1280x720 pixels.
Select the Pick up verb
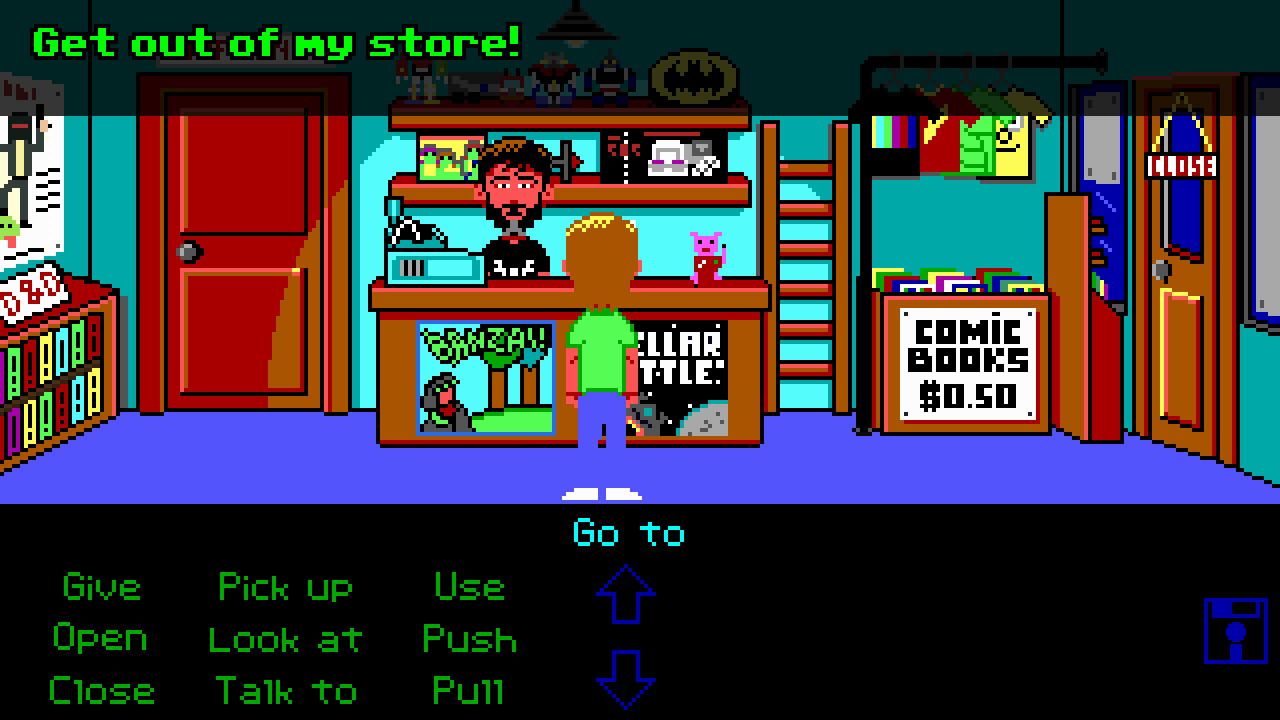coord(288,588)
